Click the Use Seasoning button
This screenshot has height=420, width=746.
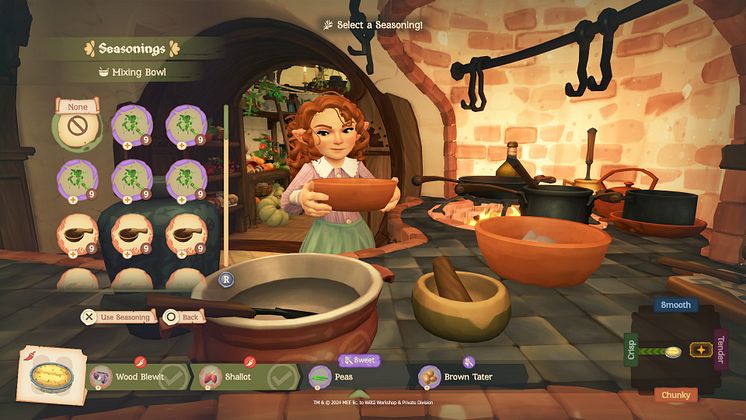(119, 317)
